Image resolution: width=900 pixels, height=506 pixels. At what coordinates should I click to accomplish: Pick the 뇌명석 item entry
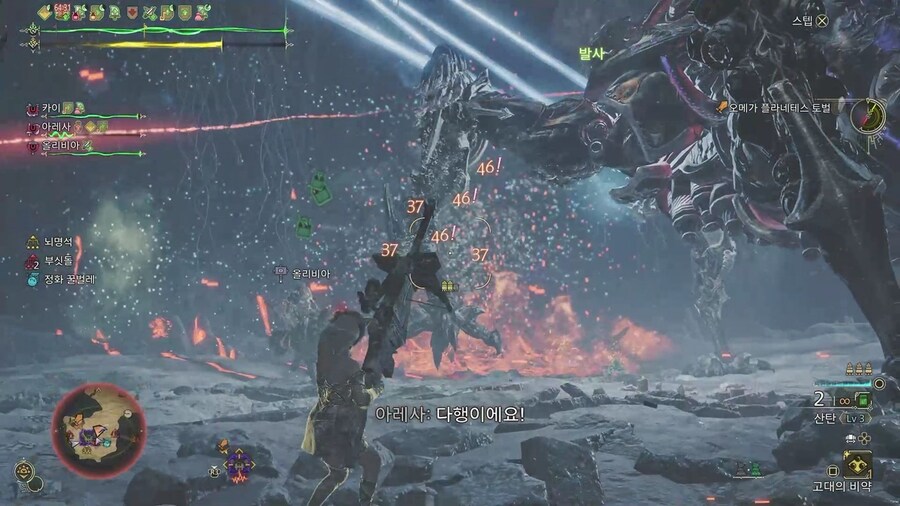click(x=54, y=243)
